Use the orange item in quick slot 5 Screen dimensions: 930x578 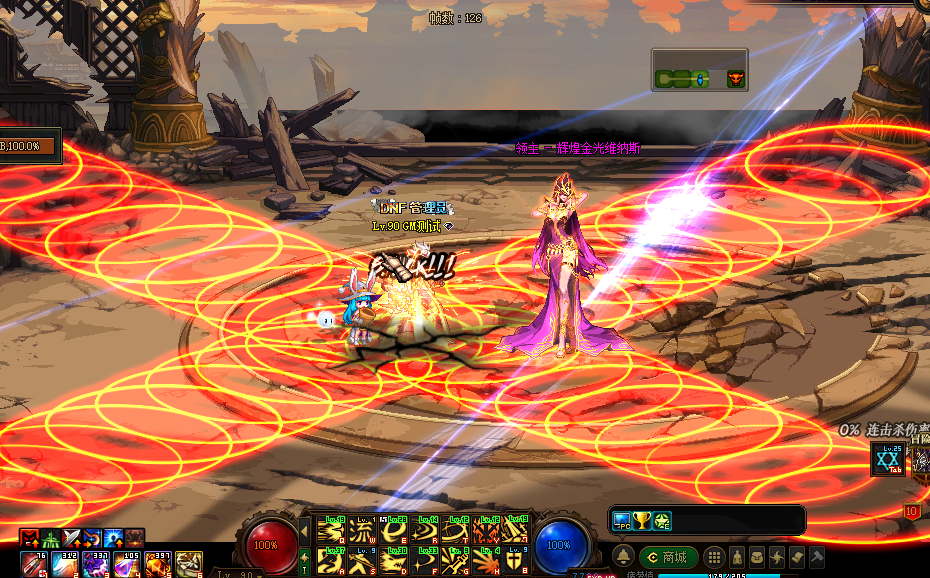[x=159, y=564]
